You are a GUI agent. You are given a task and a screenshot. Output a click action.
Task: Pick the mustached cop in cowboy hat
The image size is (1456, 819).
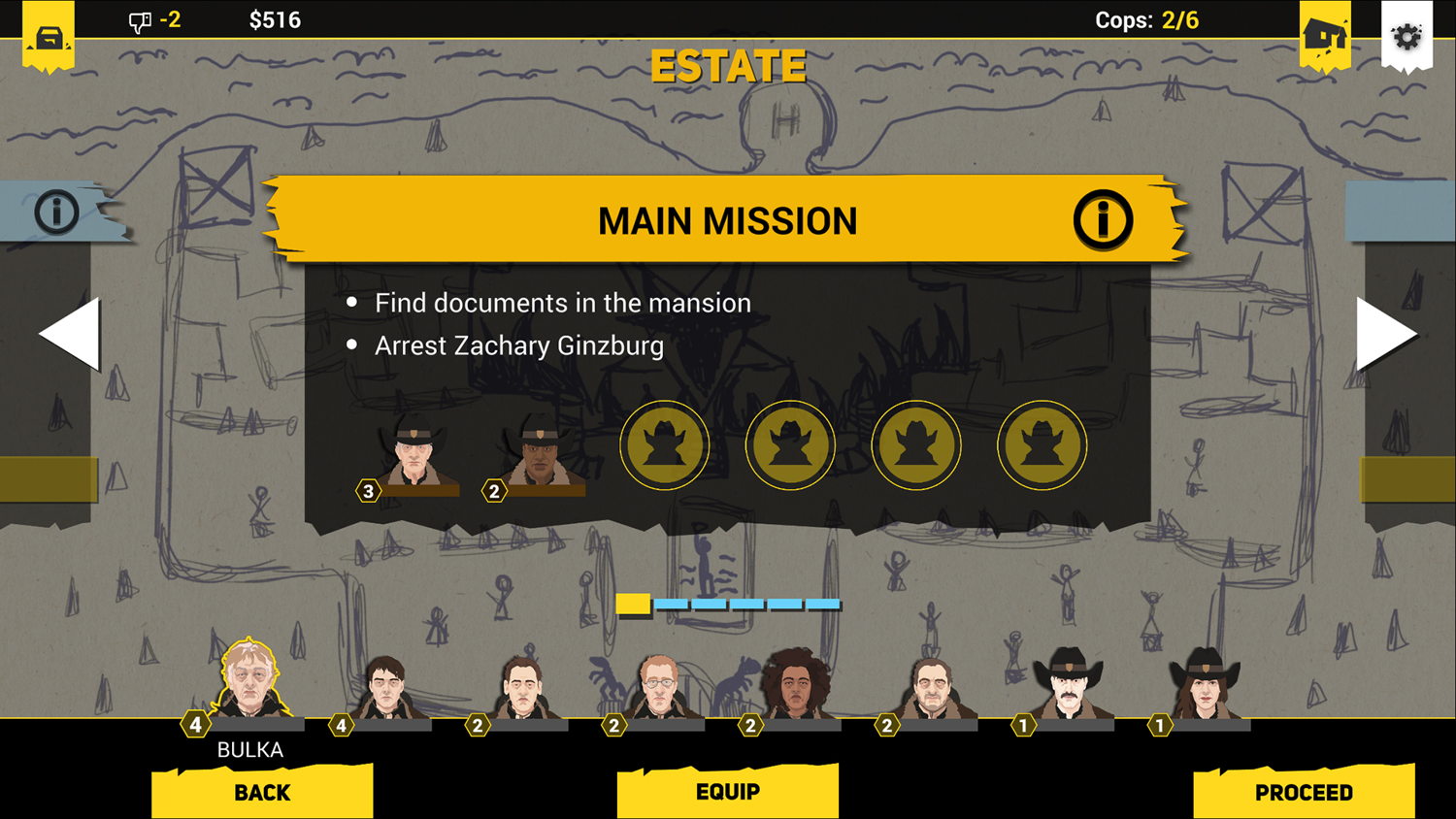(x=1068, y=684)
